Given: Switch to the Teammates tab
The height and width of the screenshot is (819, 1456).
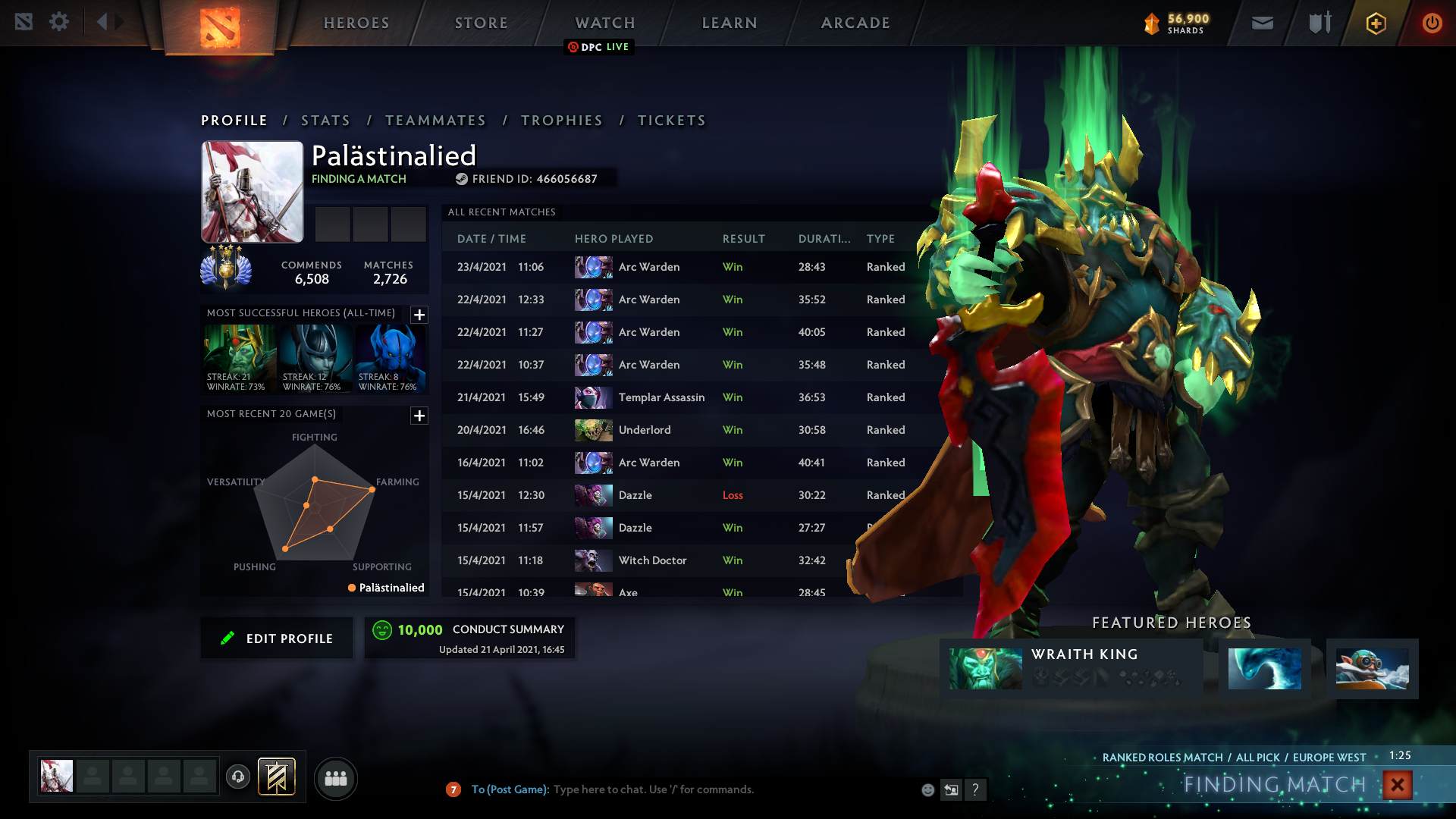Looking at the screenshot, I should point(435,121).
